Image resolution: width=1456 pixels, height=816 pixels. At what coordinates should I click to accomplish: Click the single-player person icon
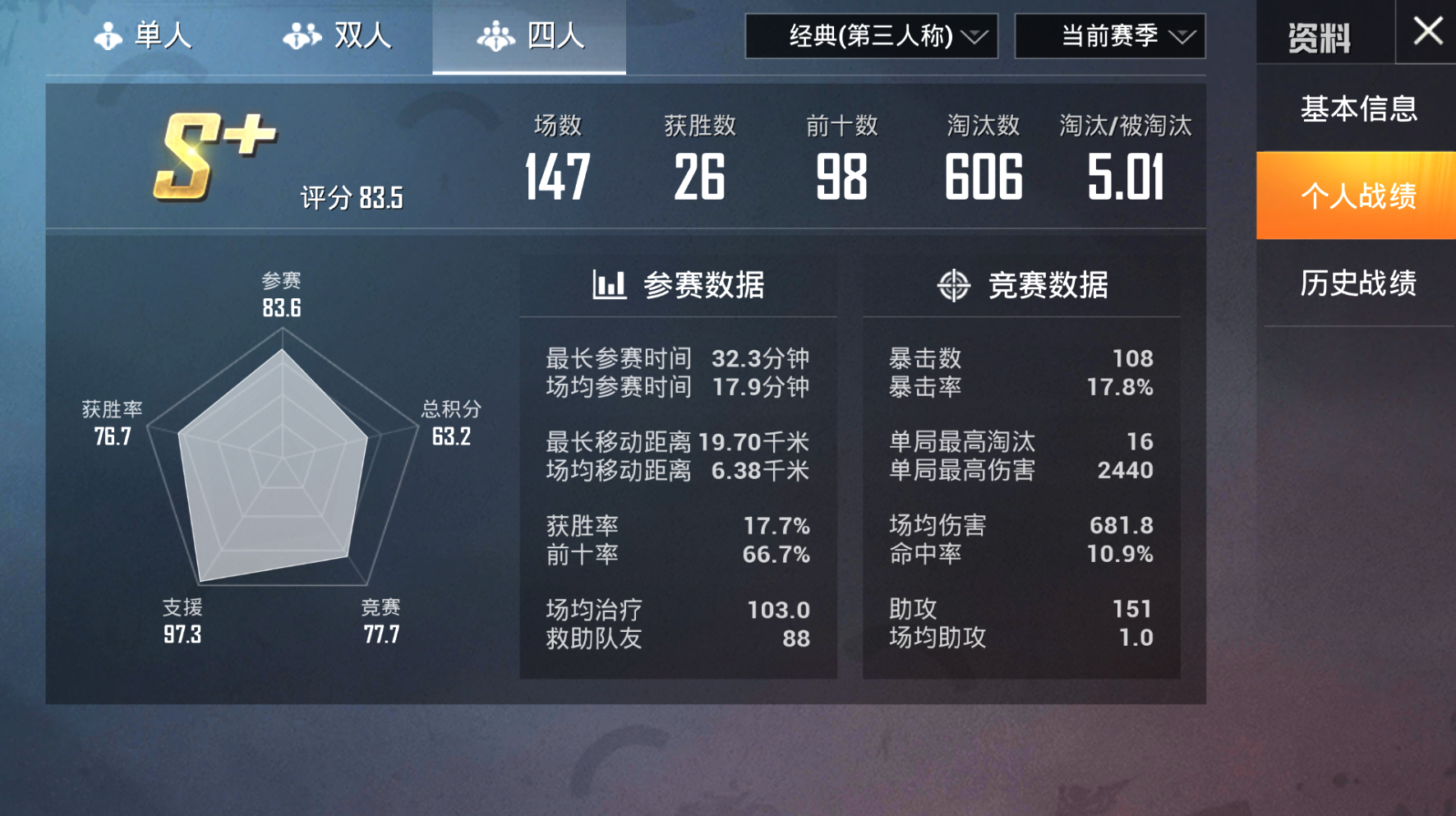pyautogui.click(x=108, y=35)
